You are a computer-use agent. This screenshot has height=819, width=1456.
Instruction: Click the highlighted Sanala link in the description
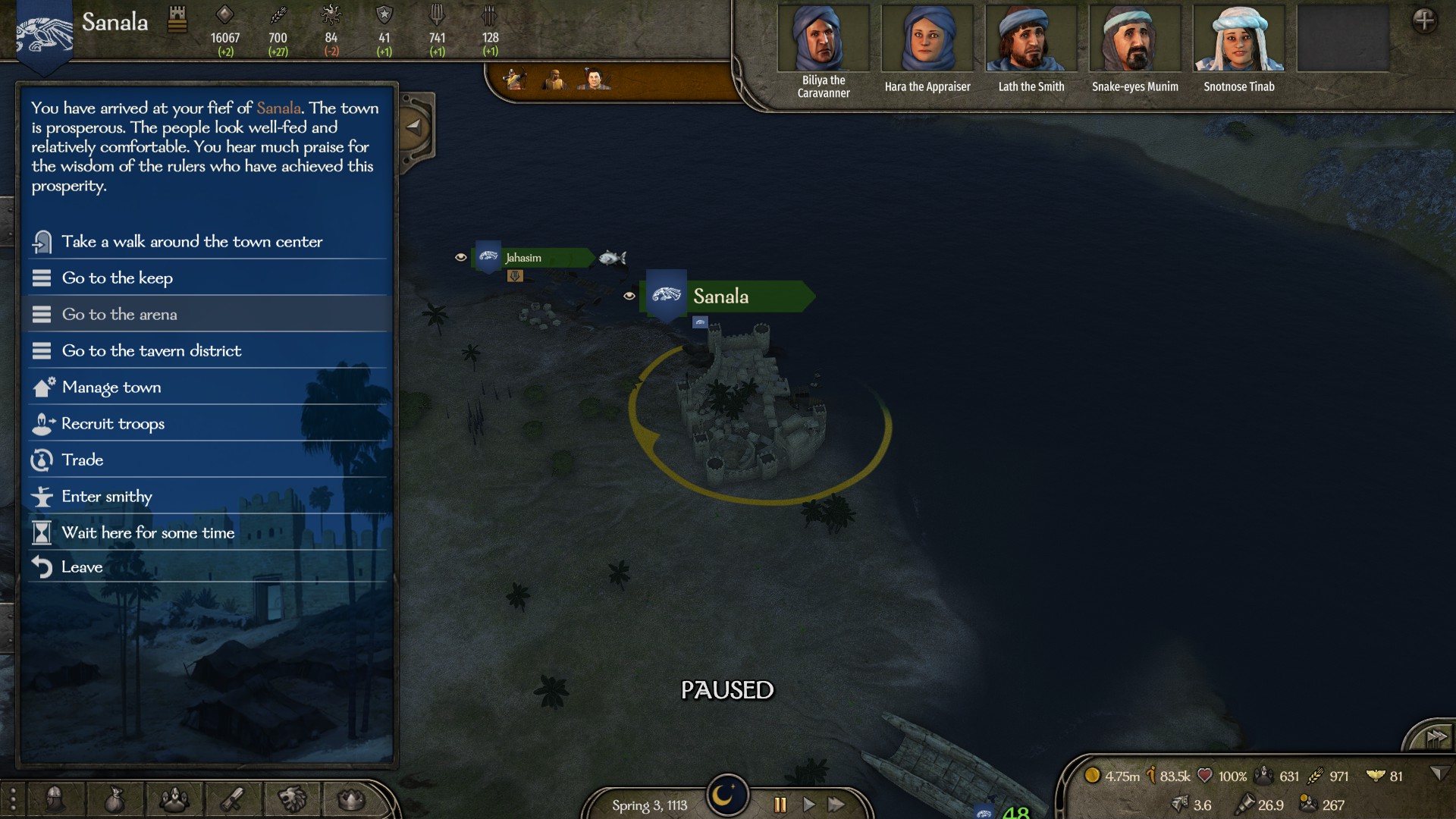click(x=277, y=108)
